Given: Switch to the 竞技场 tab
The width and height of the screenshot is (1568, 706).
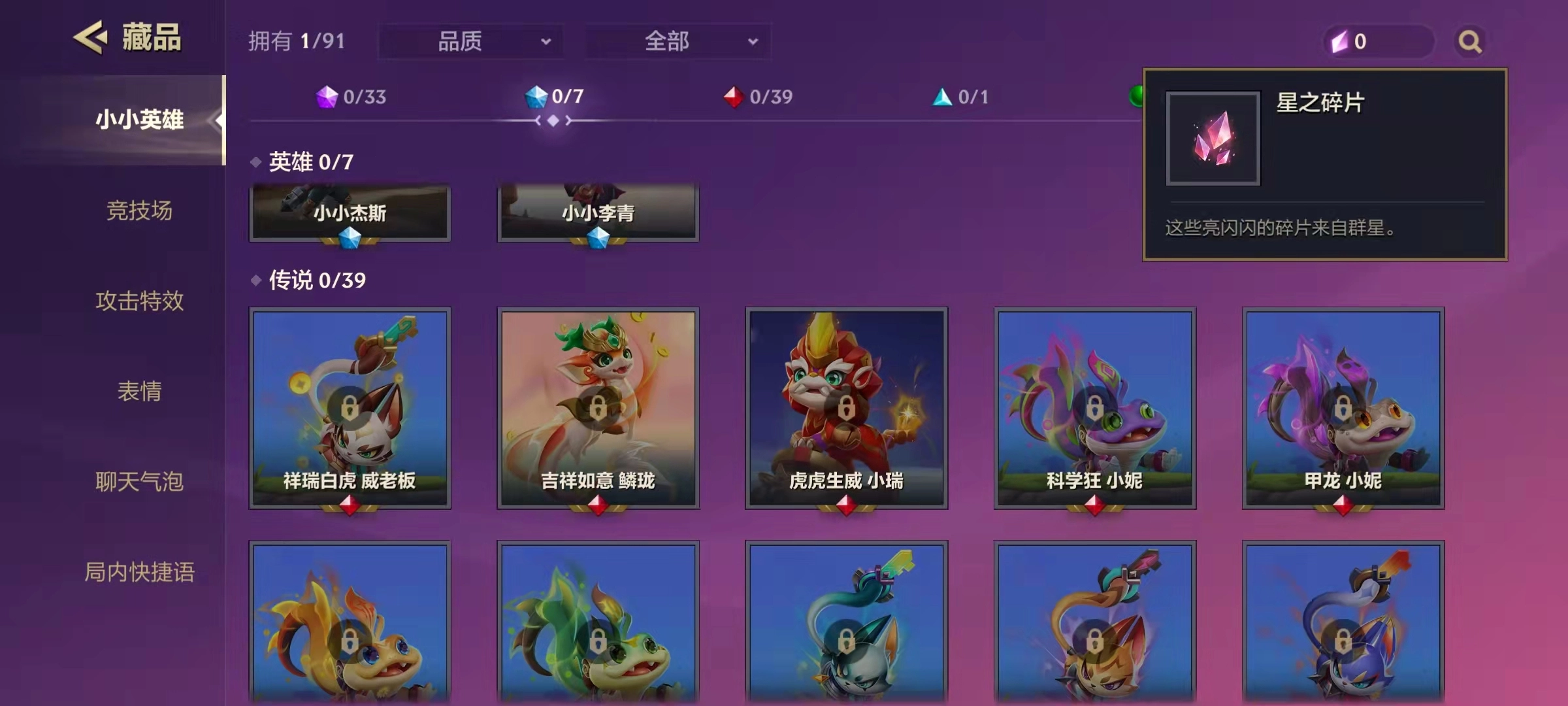Looking at the screenshot, I should [140, 211].
